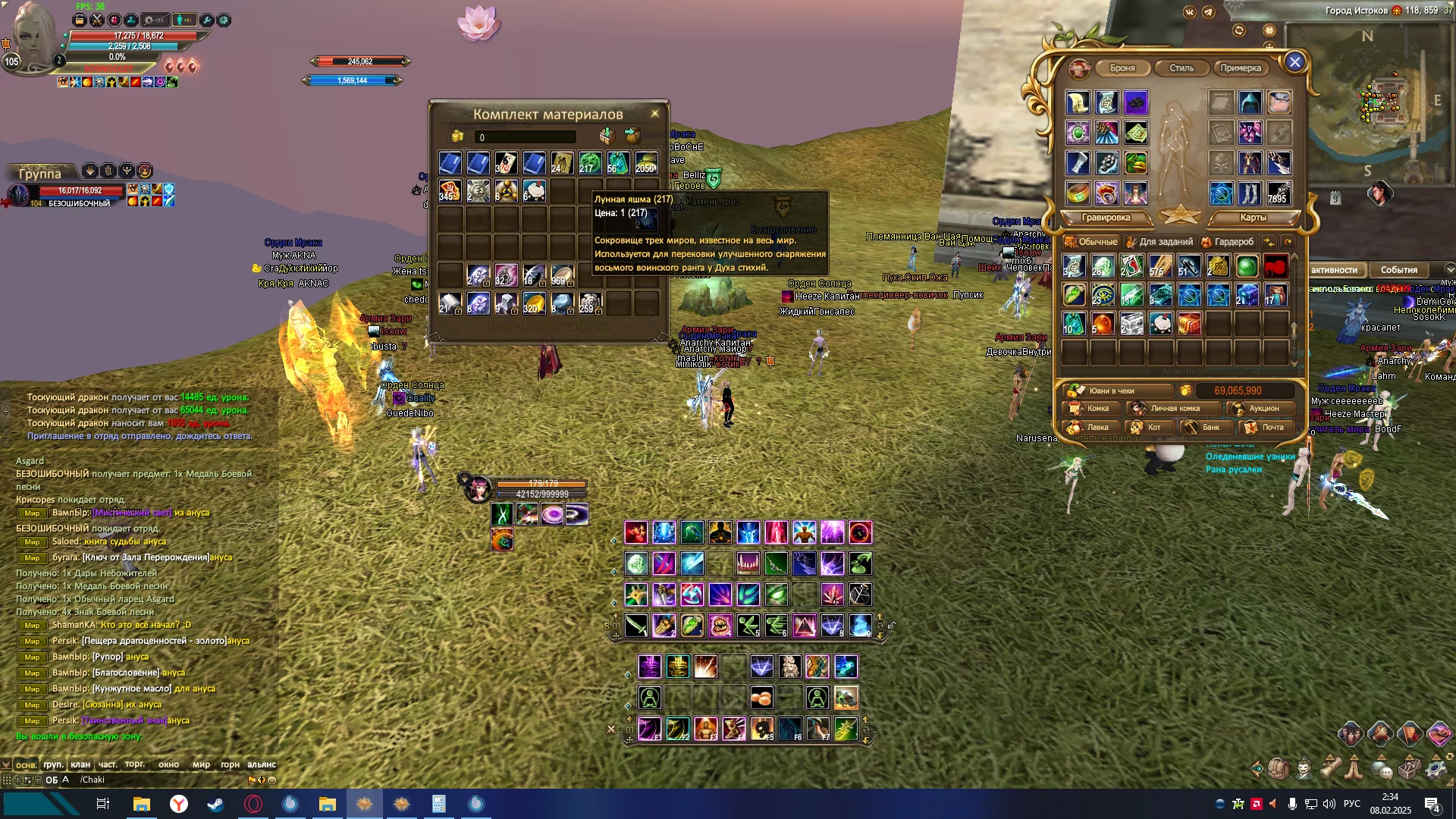The width and height of the screenshot is (1456, 819).
Task: Show the Карты section
Action: (1253, 218)
